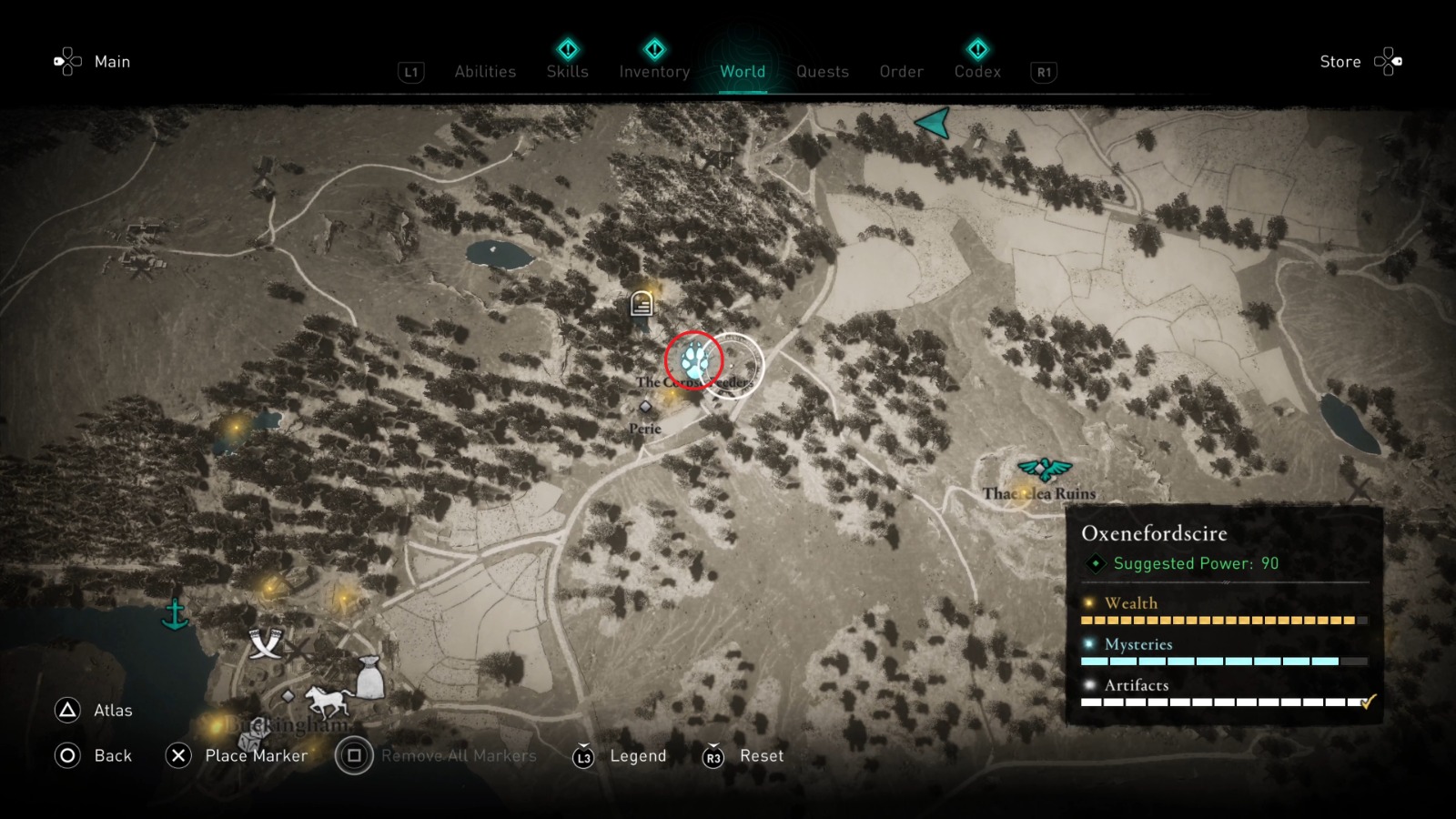
Task: Open the Quests tab
Action: tap(822, 71)
